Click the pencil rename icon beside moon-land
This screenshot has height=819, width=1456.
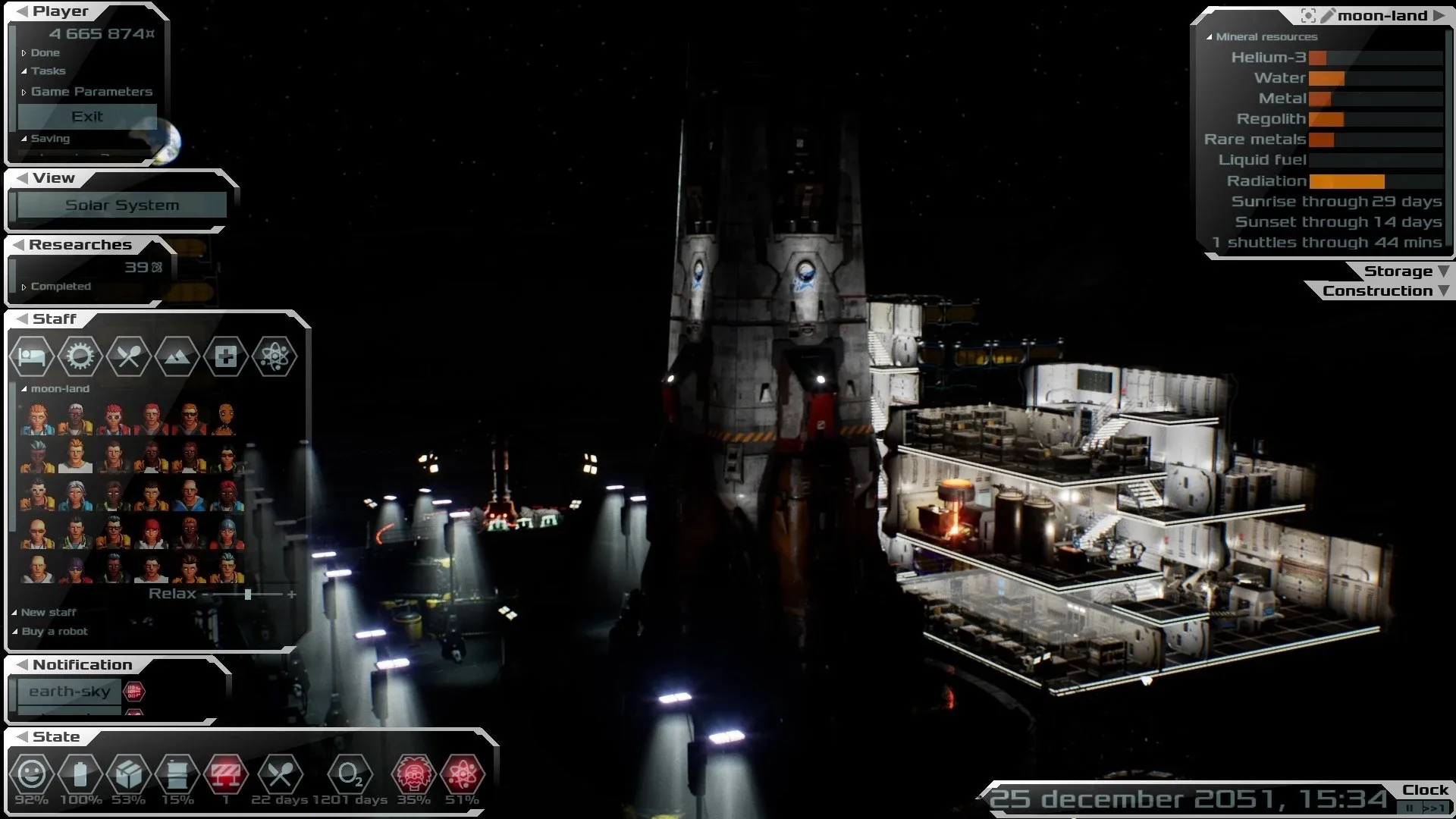pos(1328,16)
